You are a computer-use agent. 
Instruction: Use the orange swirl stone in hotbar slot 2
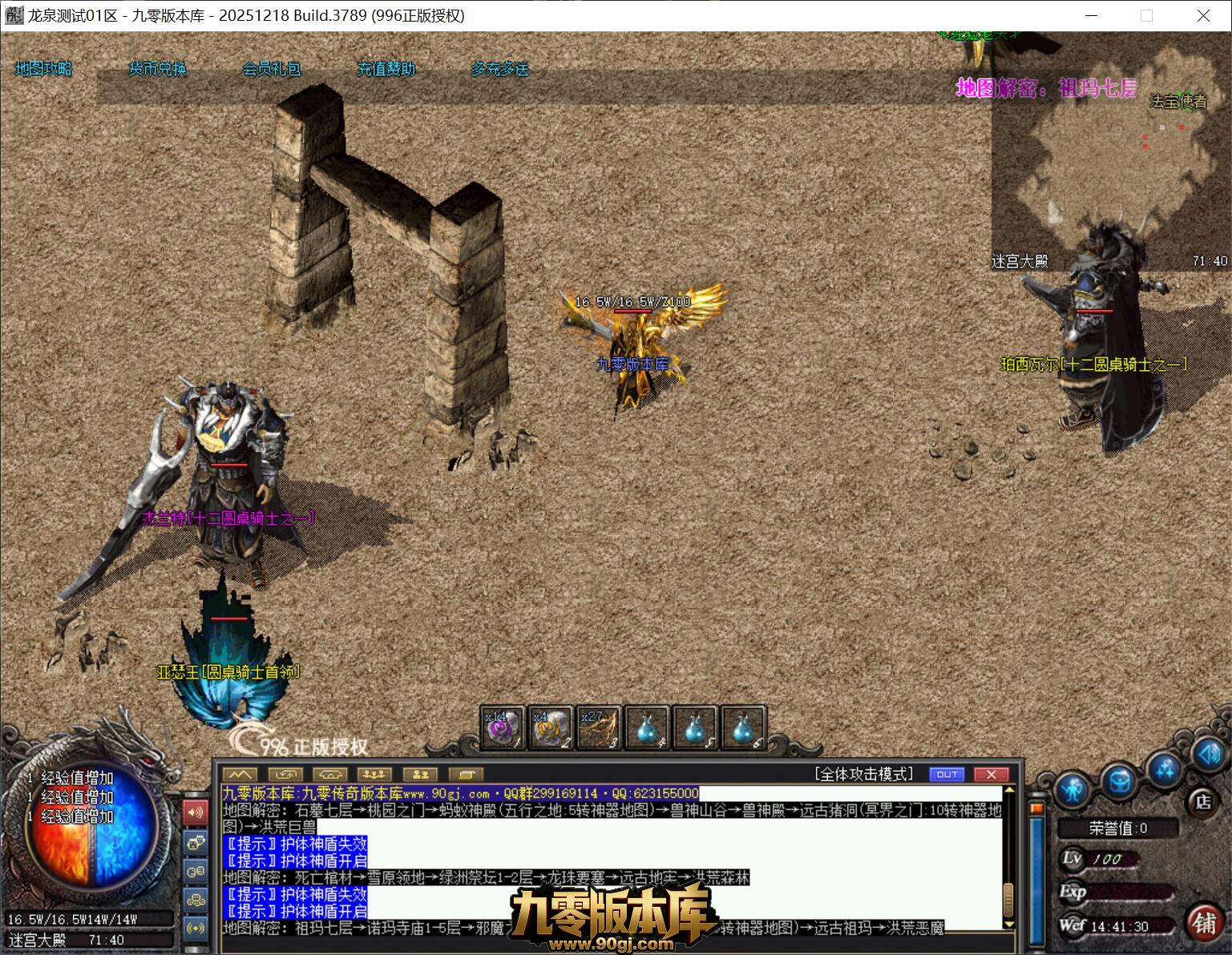point(551,727)
